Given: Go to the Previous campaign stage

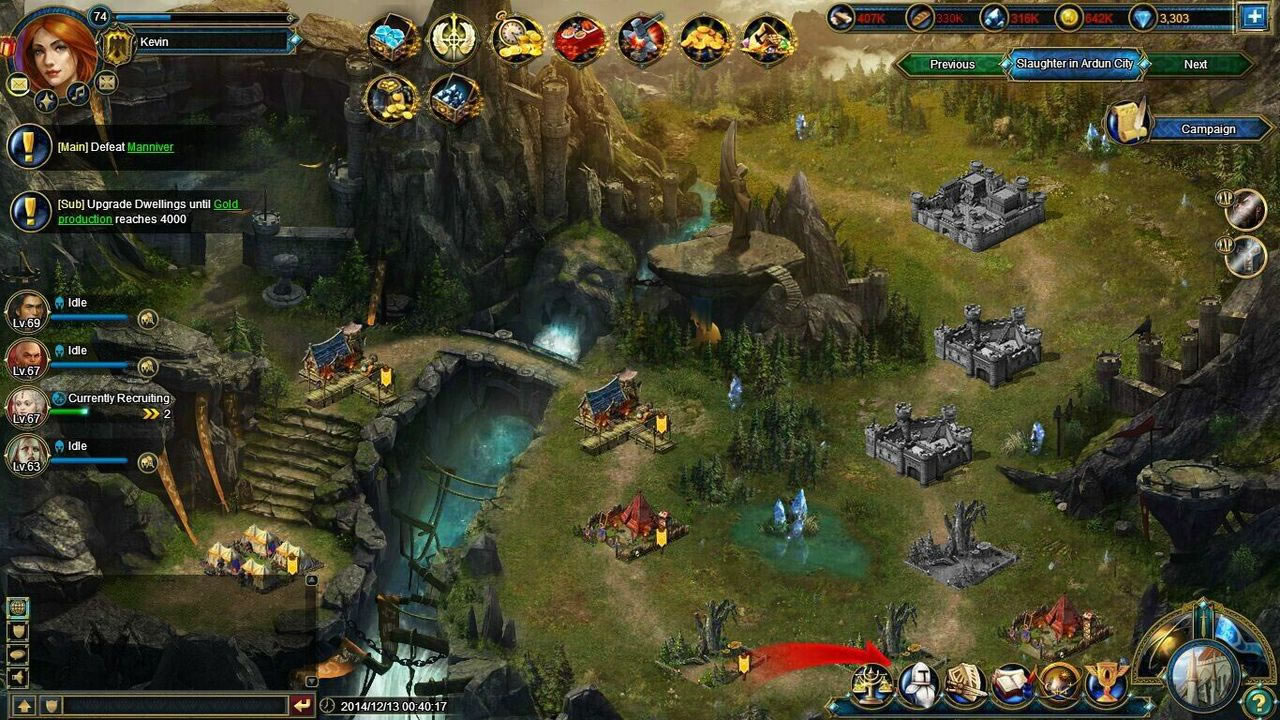Looking at the screenshot, I should pos(952,64).
